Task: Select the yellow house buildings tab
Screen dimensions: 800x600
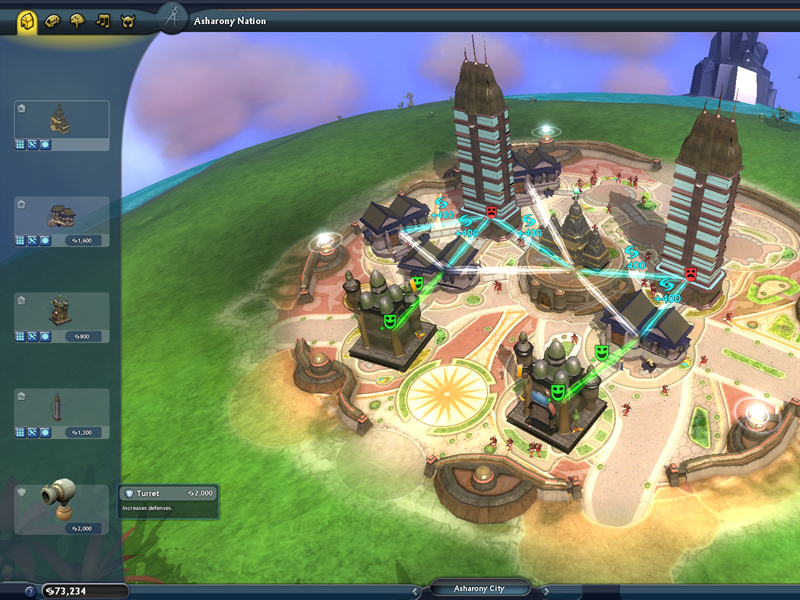Action: coord(27,20)
